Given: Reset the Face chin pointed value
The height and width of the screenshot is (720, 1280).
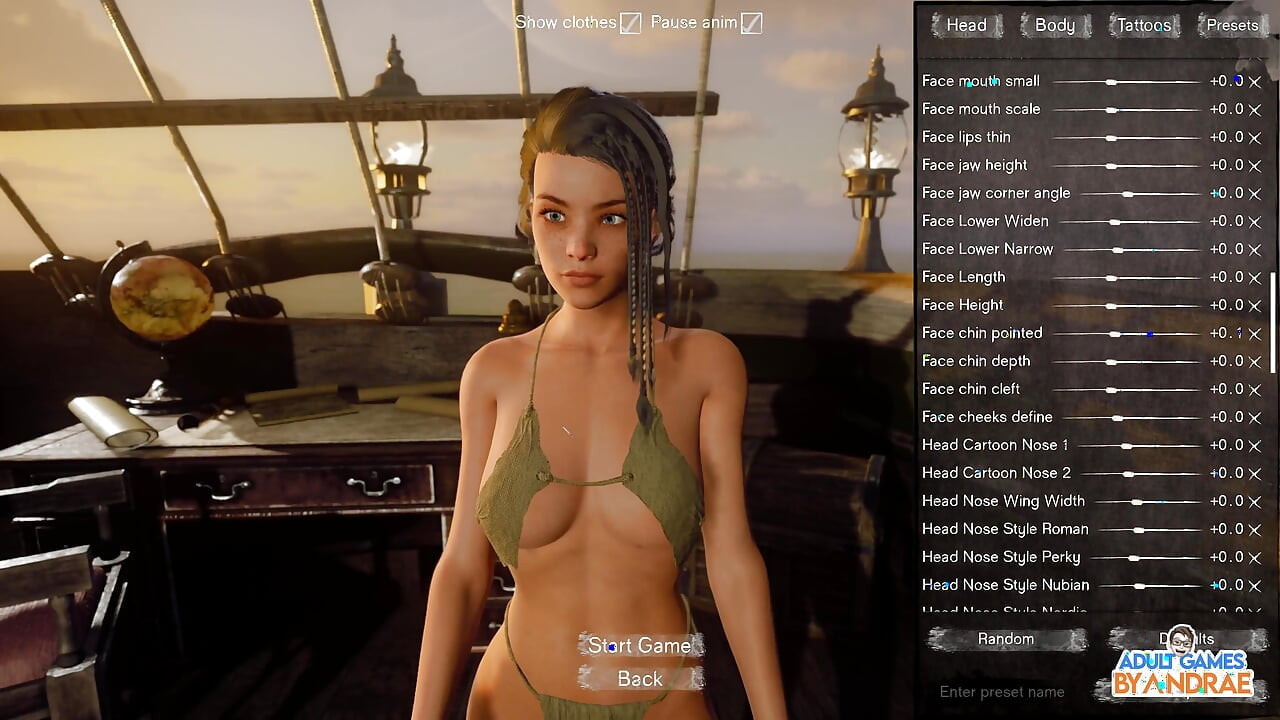Looking at the screenshot, I should [x=1255, y=334].
